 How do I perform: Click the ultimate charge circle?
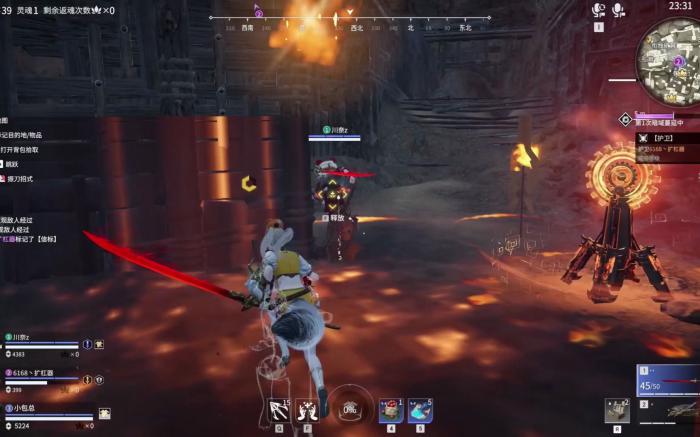click(x=350, y=408)
